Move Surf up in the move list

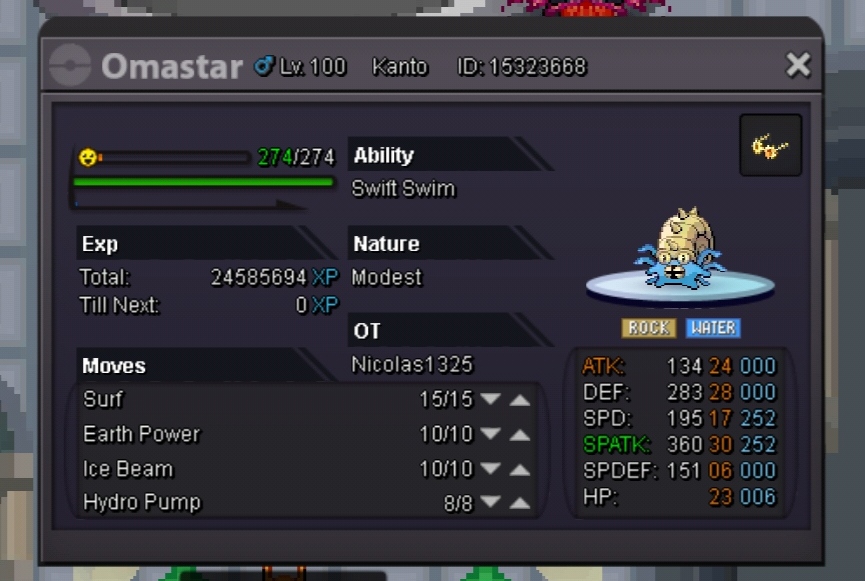[x=520, y=400]
